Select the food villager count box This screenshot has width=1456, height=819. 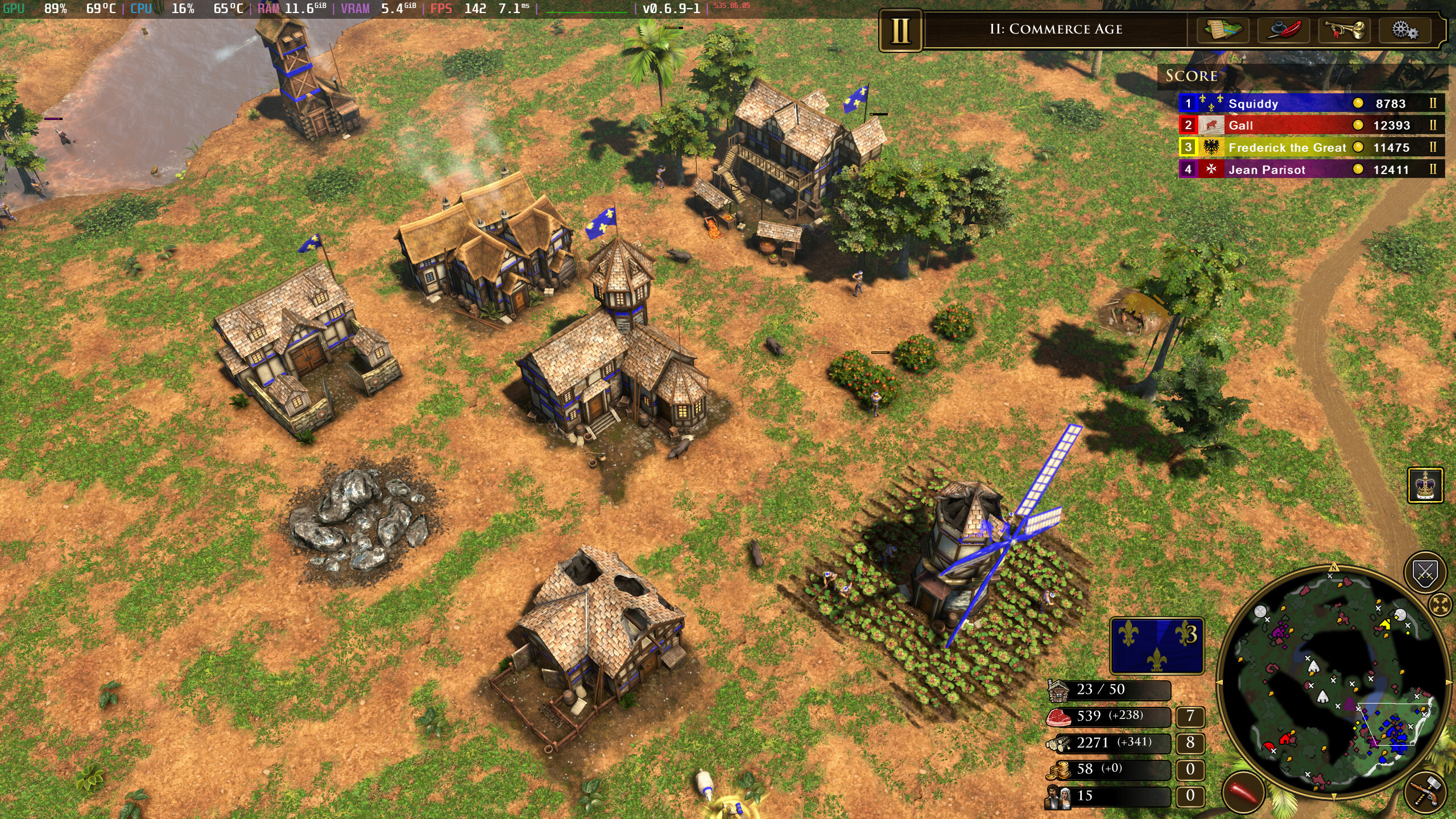coord(1190,716)
